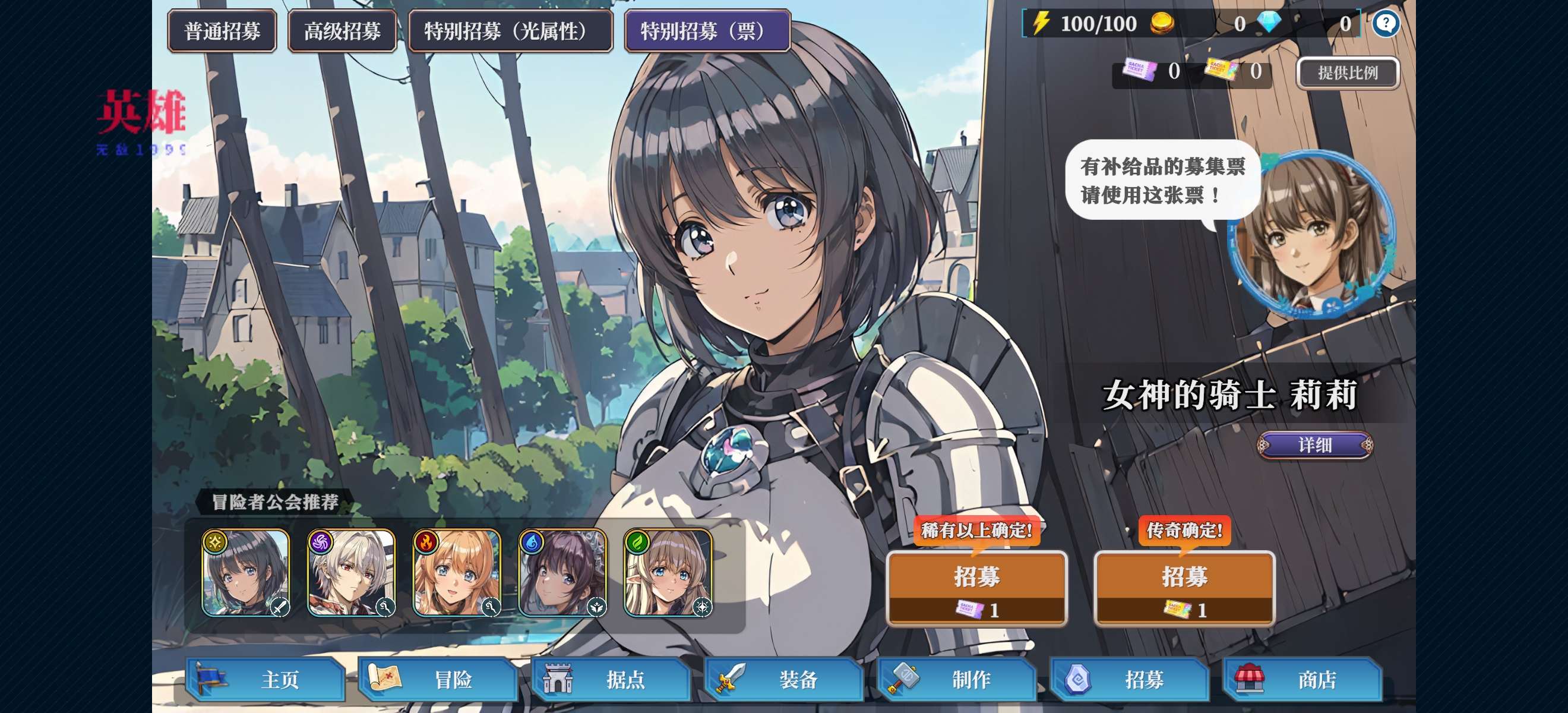Image resolution: width=1568 pixels, height=713 pixels.
Task: Recruit with the 稀有以上确定 ticket button
Action: click(x=976, y=588)
